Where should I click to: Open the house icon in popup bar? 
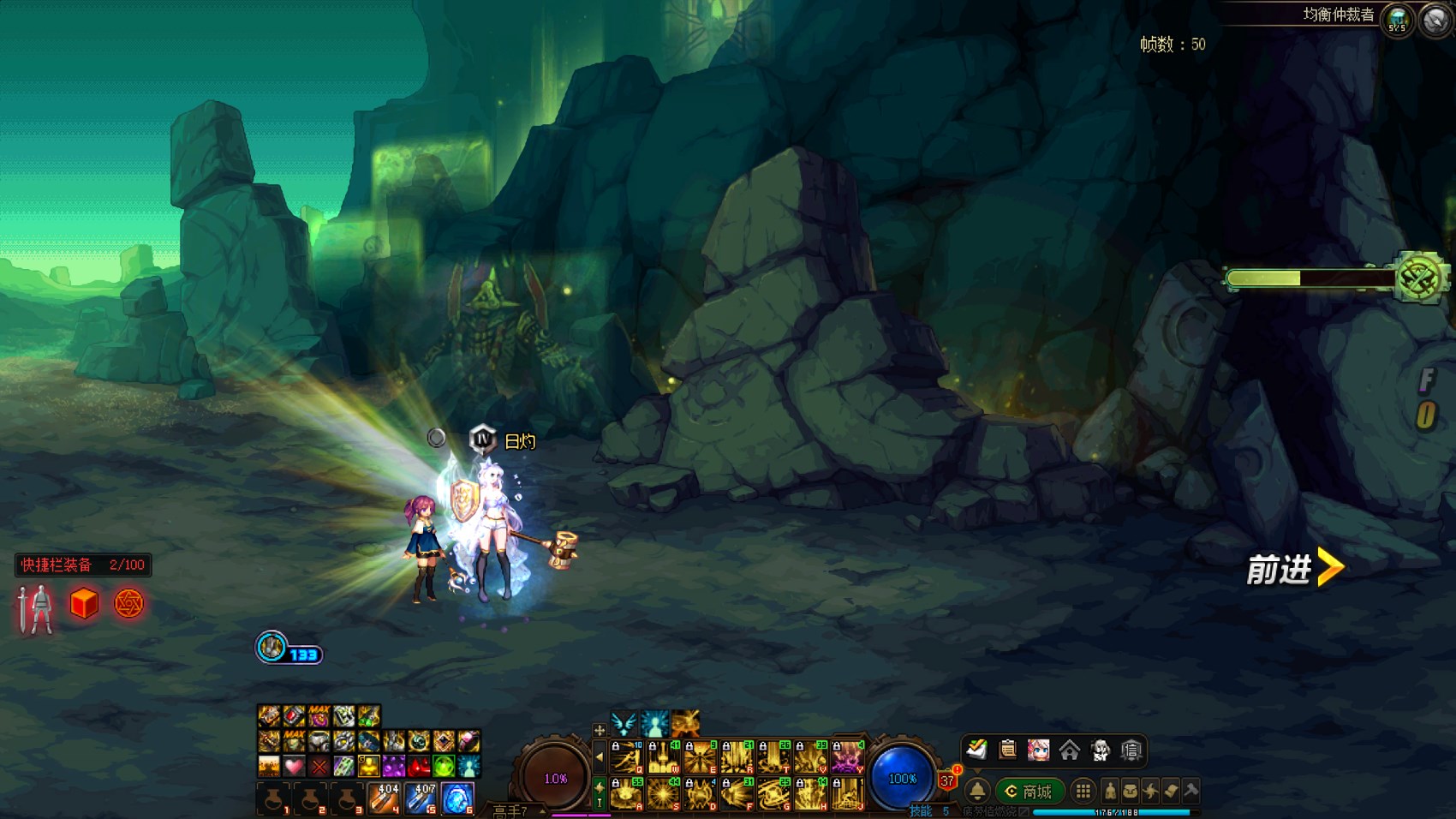1070,750
